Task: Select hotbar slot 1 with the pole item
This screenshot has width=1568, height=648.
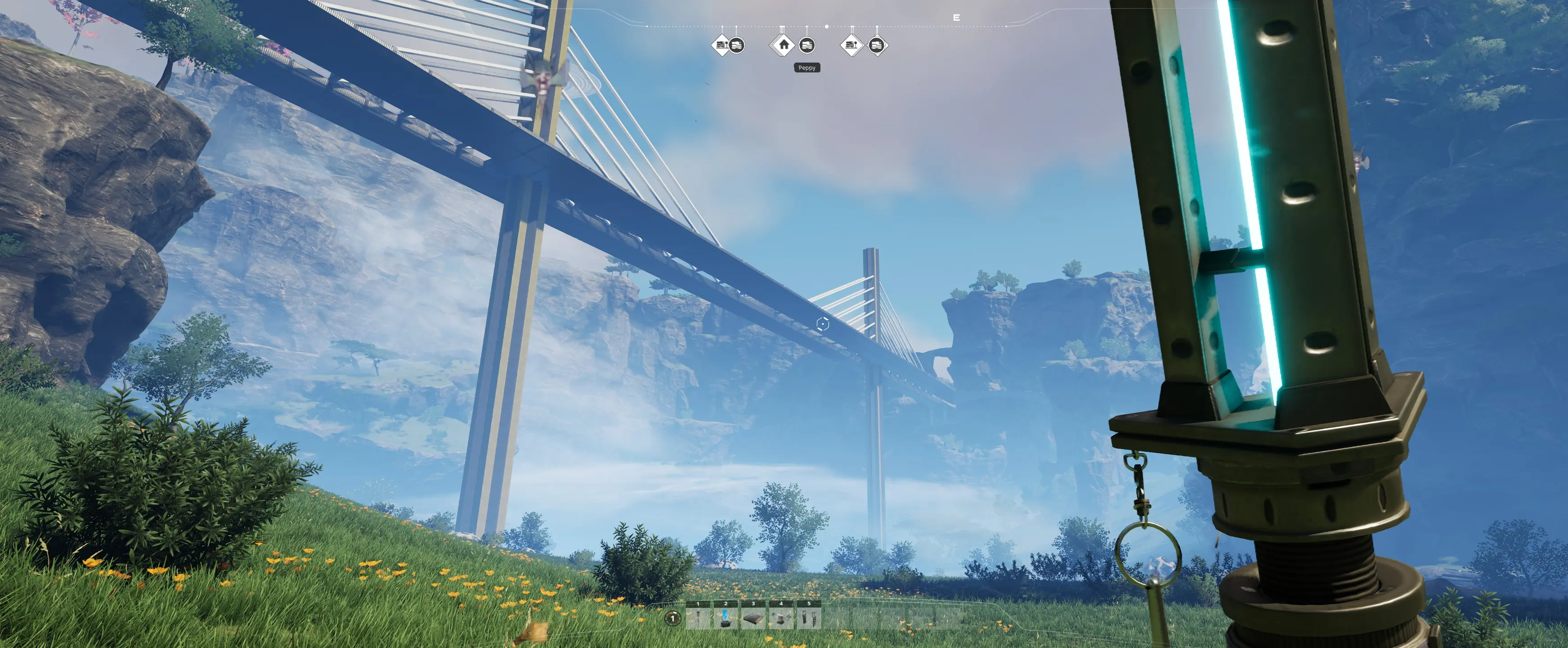Action: click(698, 618)
